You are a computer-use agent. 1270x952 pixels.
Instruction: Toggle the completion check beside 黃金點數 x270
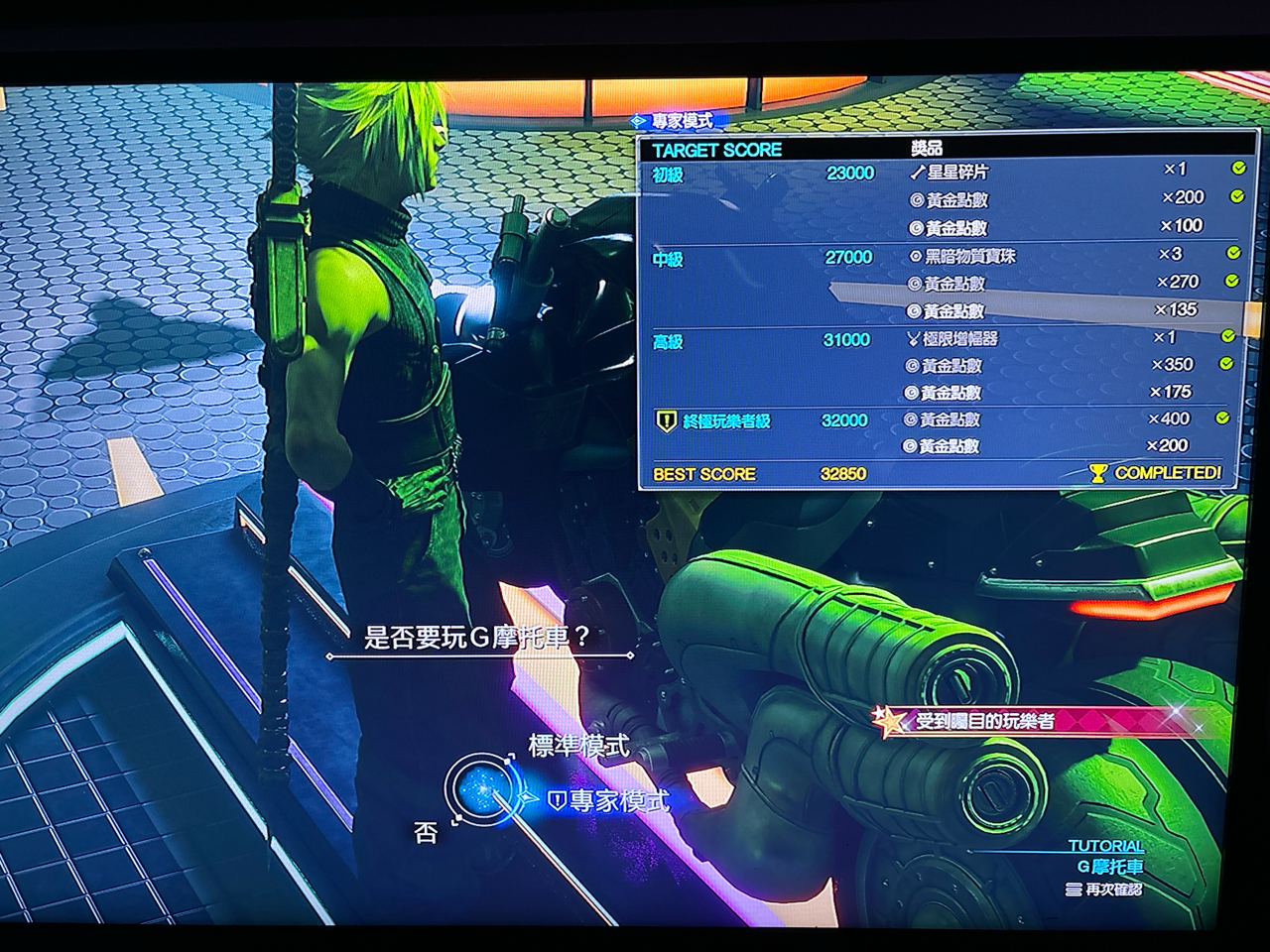tap(1235, 281)
